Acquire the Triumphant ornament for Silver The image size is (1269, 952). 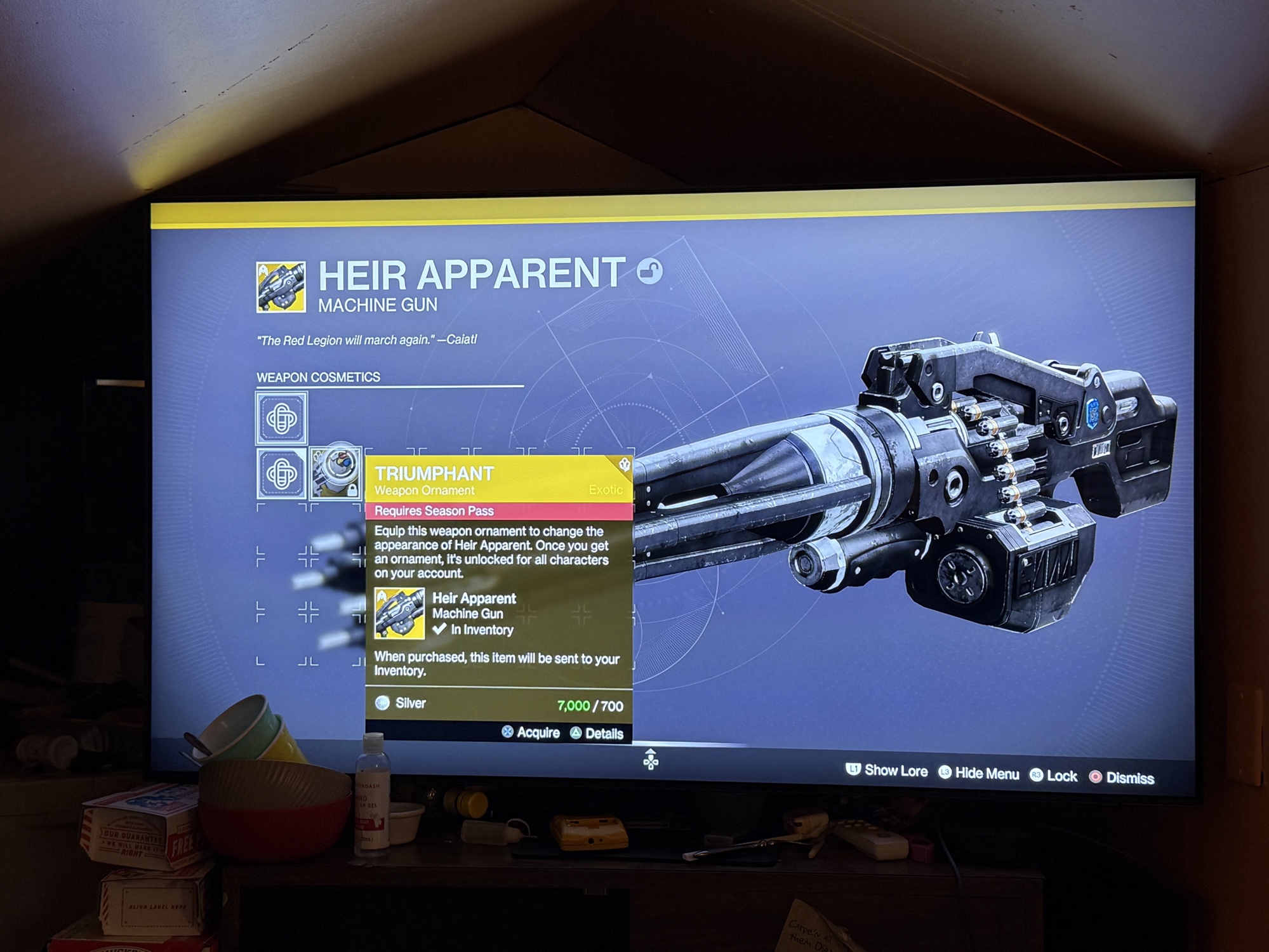(531, 732)
